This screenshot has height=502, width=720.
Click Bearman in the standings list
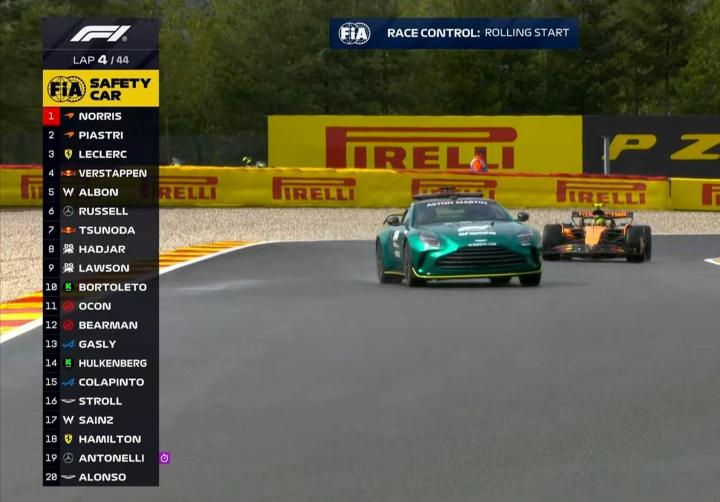pos(100,325)
